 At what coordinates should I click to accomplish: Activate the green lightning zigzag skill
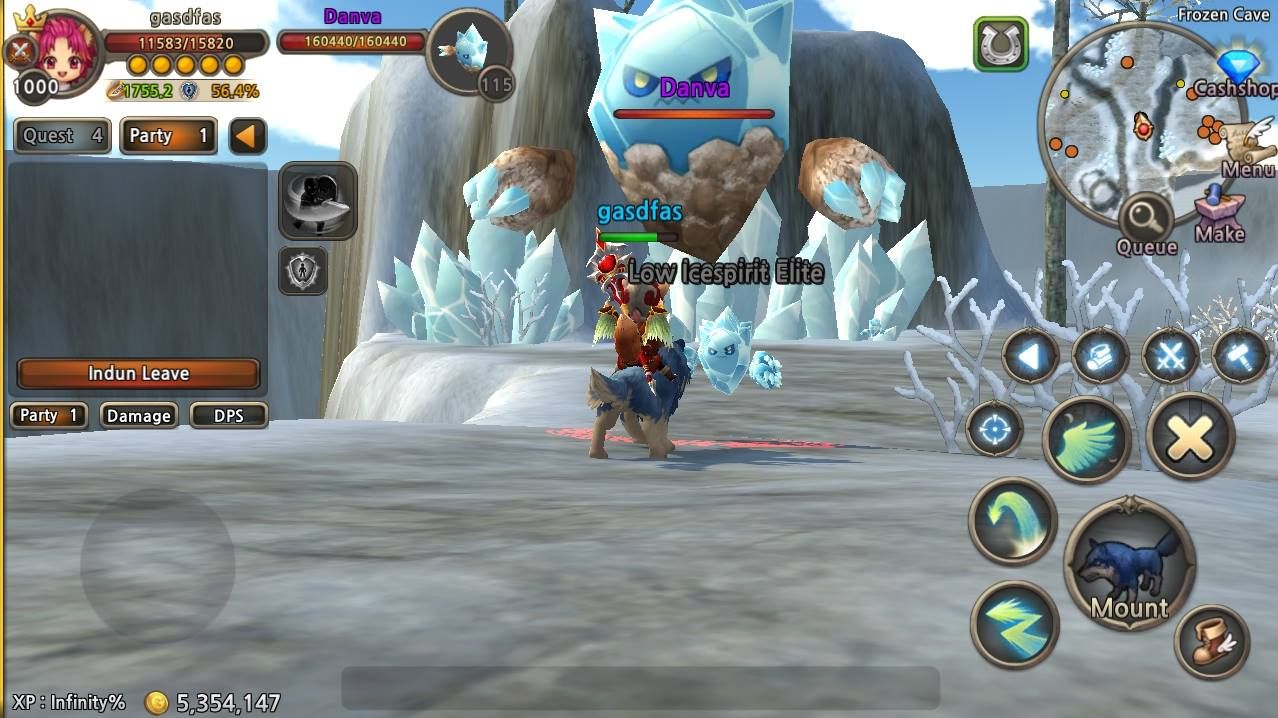(1014, 624)
